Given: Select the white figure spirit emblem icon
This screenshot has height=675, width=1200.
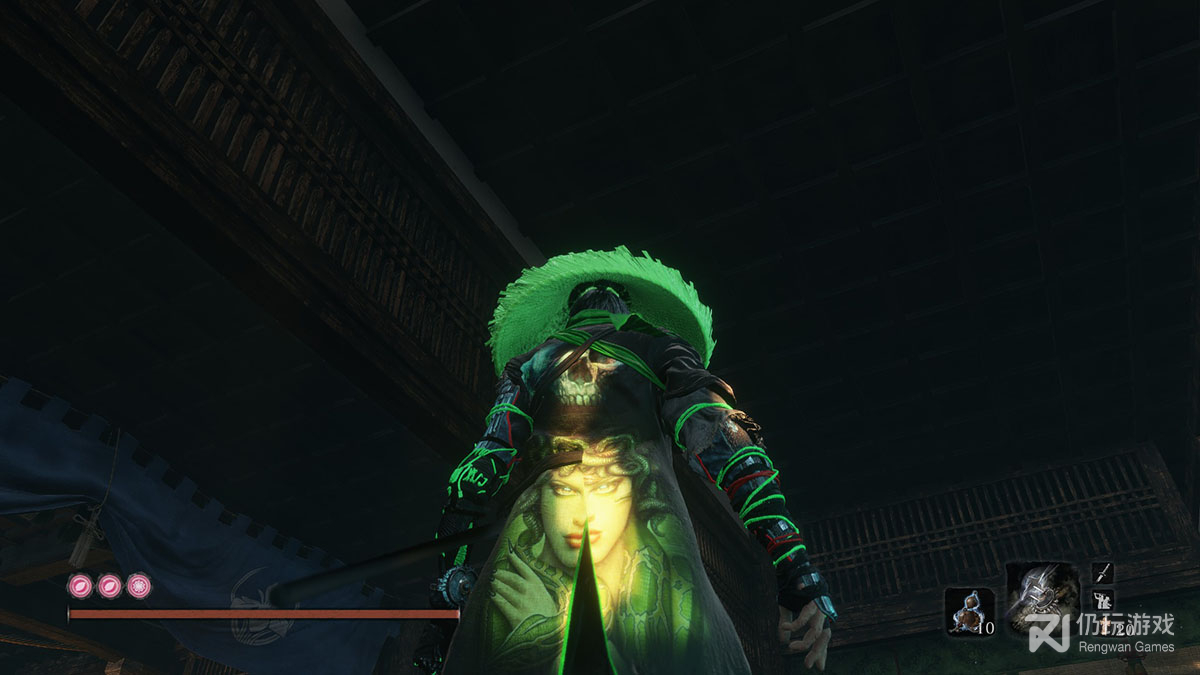Looking at the screenshot, I should coord(1101,600).
